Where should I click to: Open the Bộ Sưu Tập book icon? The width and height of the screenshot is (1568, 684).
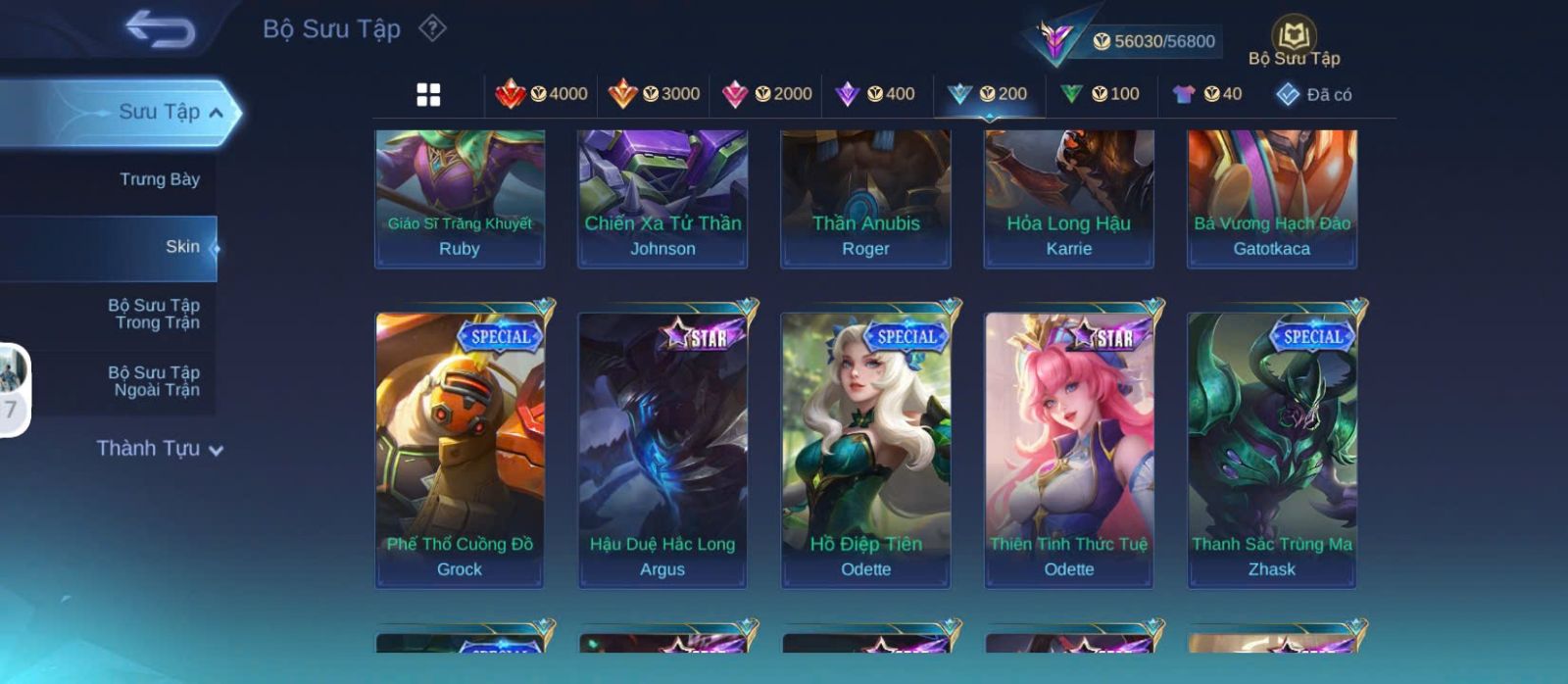pyautogui.click(x=1294, y=41)
